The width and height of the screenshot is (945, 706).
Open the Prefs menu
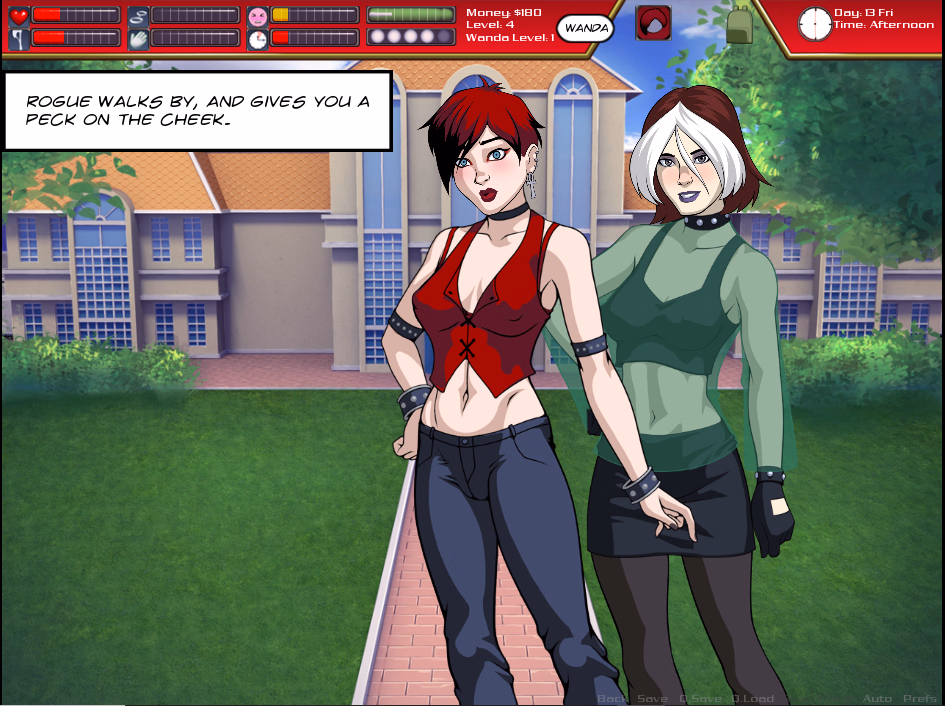pos(920,698)
